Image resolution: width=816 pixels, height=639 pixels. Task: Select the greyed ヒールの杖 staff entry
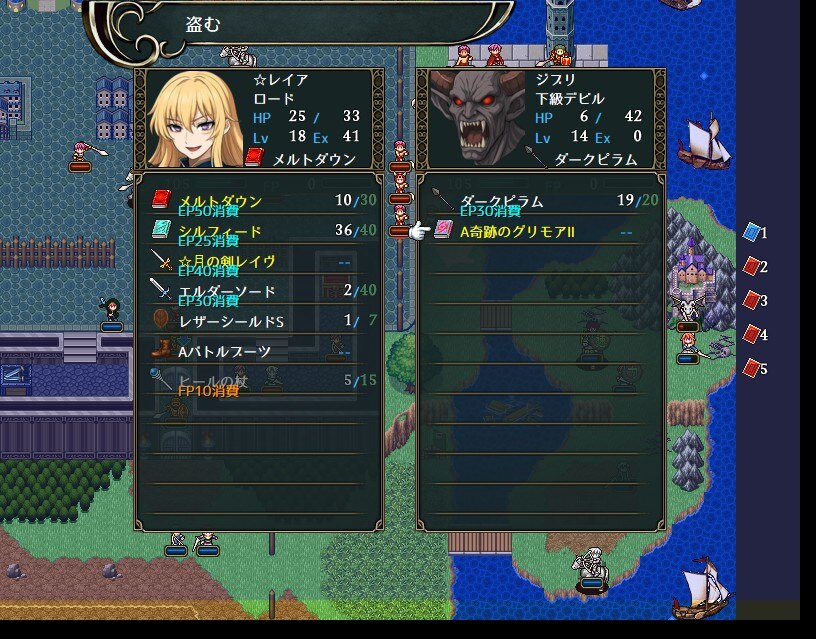click(x=258, y=381)
